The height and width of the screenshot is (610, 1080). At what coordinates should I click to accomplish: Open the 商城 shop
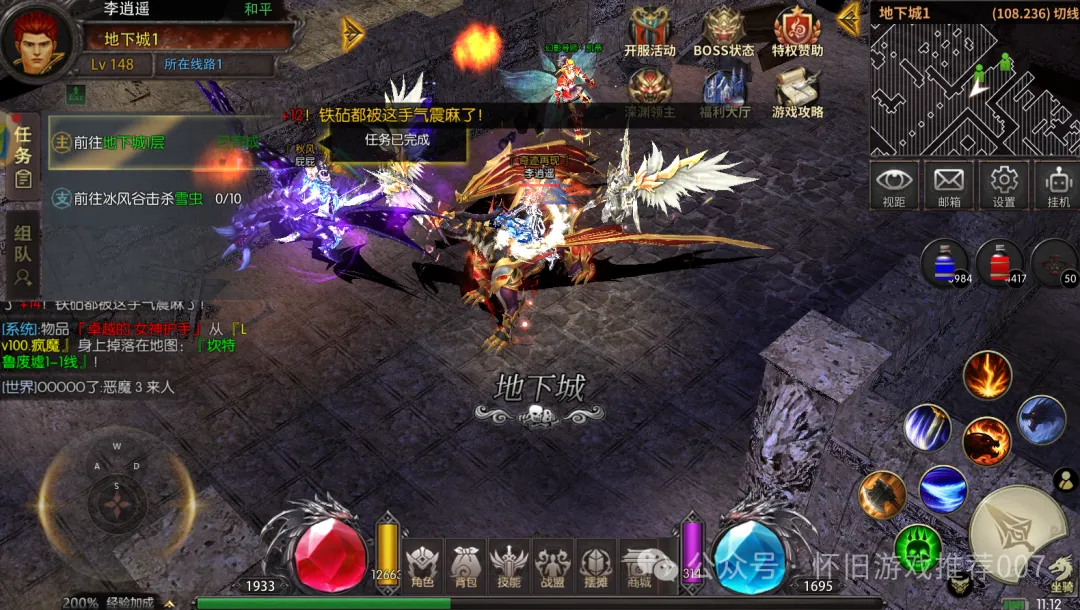click(640, 567)
